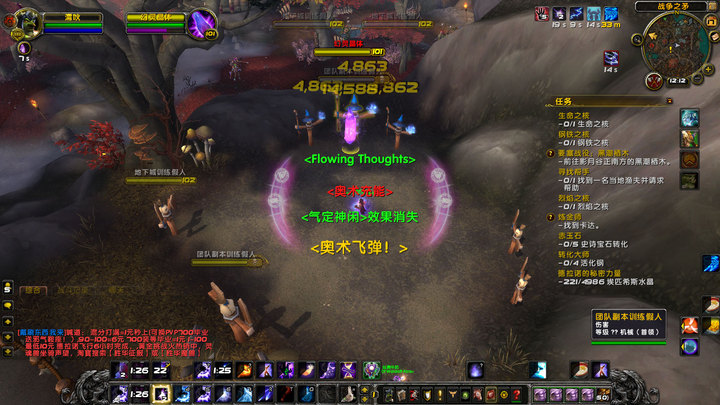
Task: Use the quest item icon beside 生命之核
Action: 690,118
